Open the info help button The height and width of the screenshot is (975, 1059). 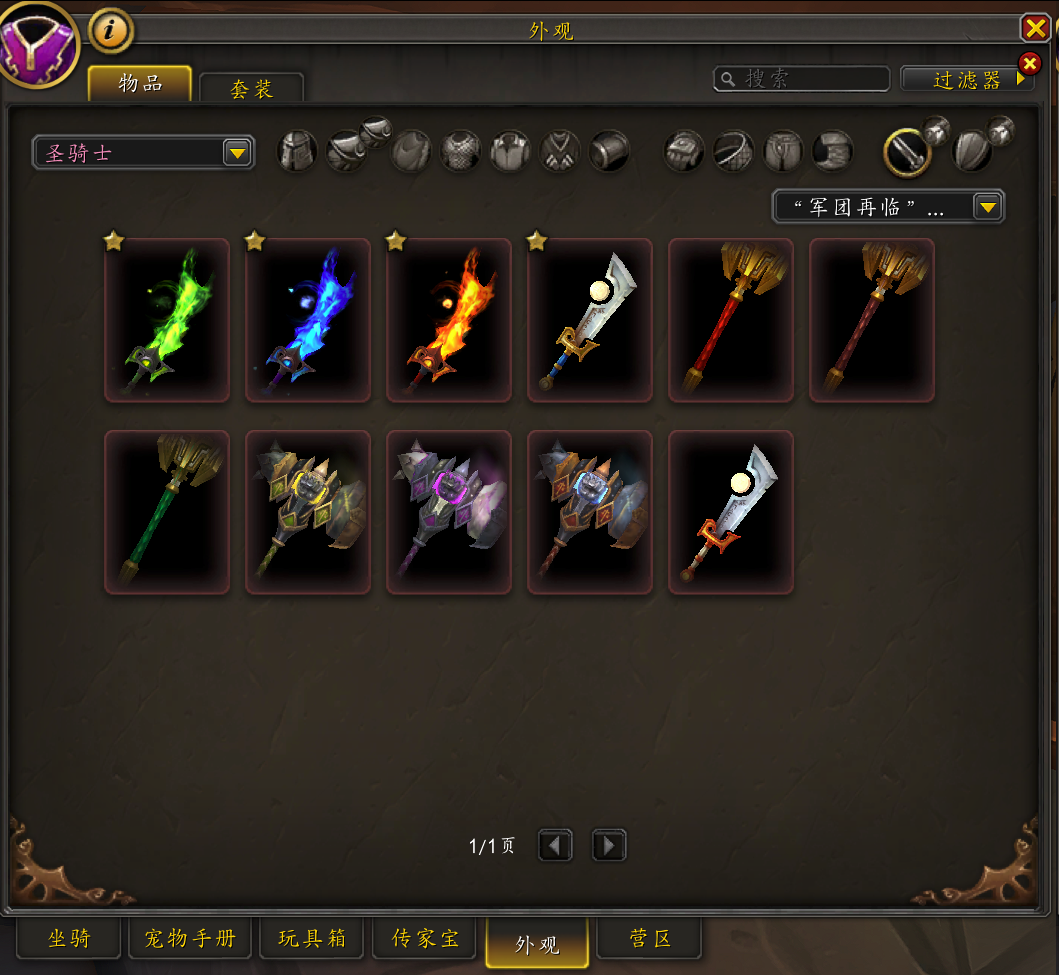[111, 30]
